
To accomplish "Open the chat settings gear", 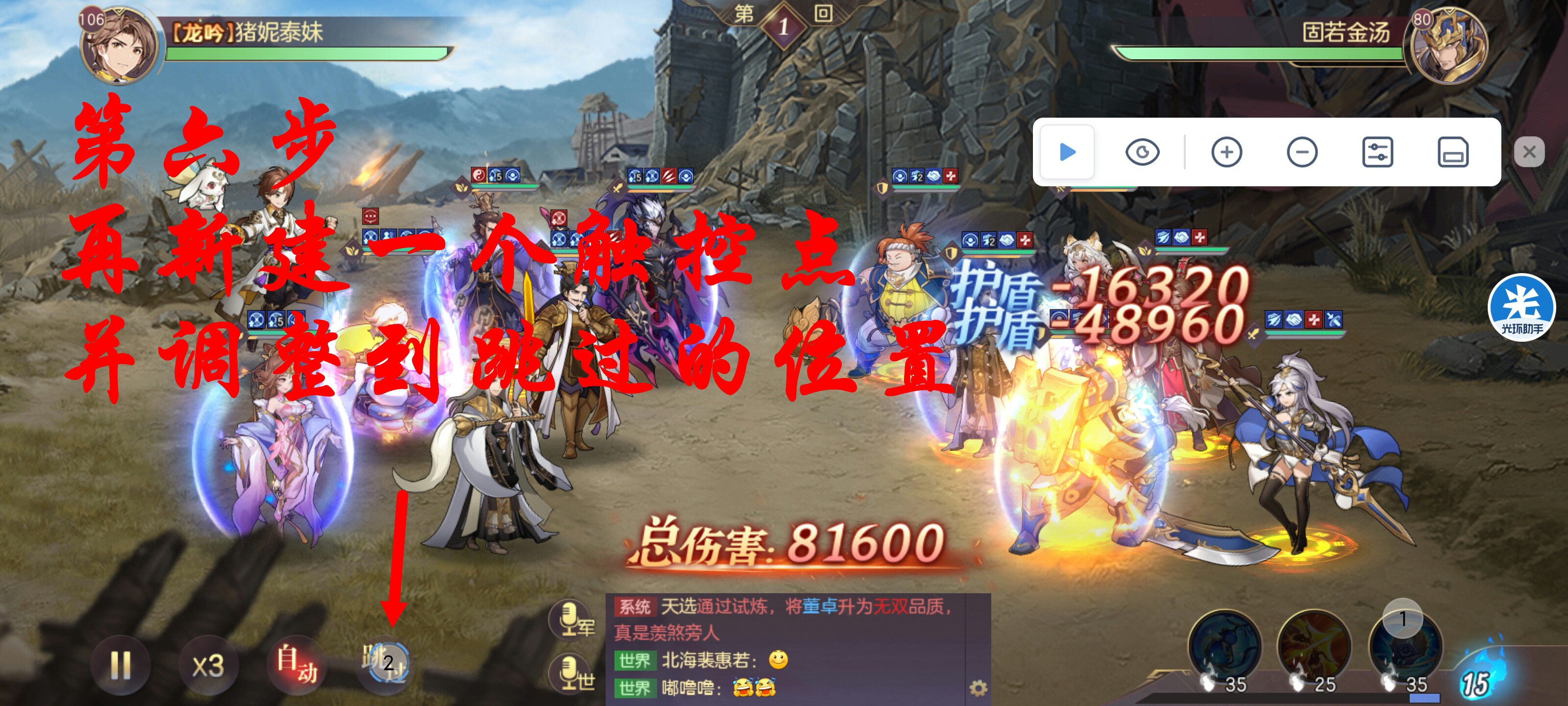I will (978, 688).
